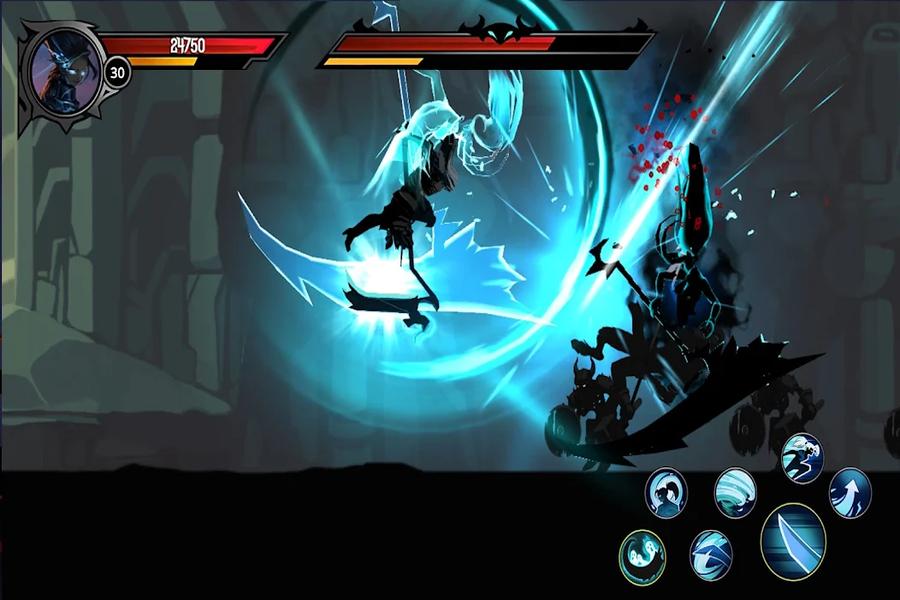Activate the upward arrow jump button
900x600 pixels.
click(850, 492)
